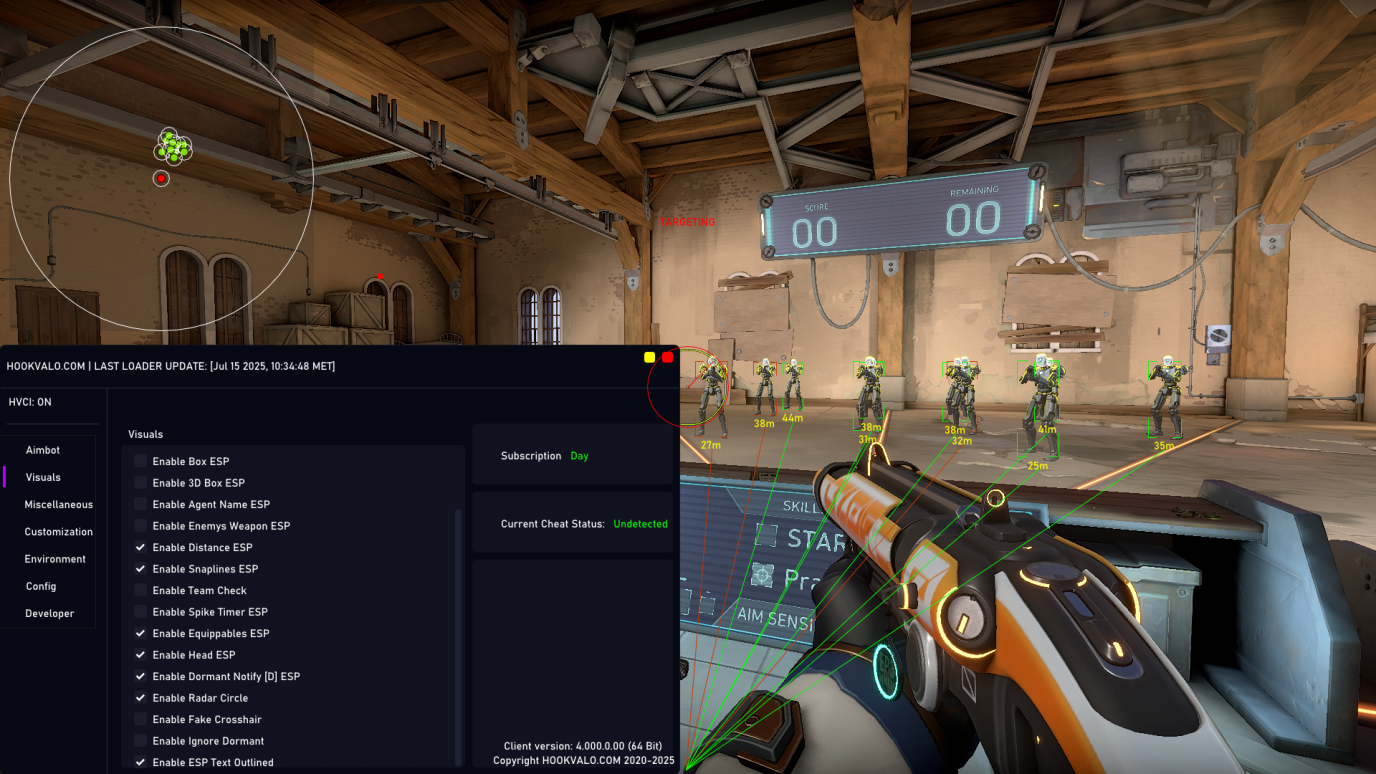Screen dimensions: 1376x774
Task: Select the Miscellaneous tab
Action: tap(58, 504)
